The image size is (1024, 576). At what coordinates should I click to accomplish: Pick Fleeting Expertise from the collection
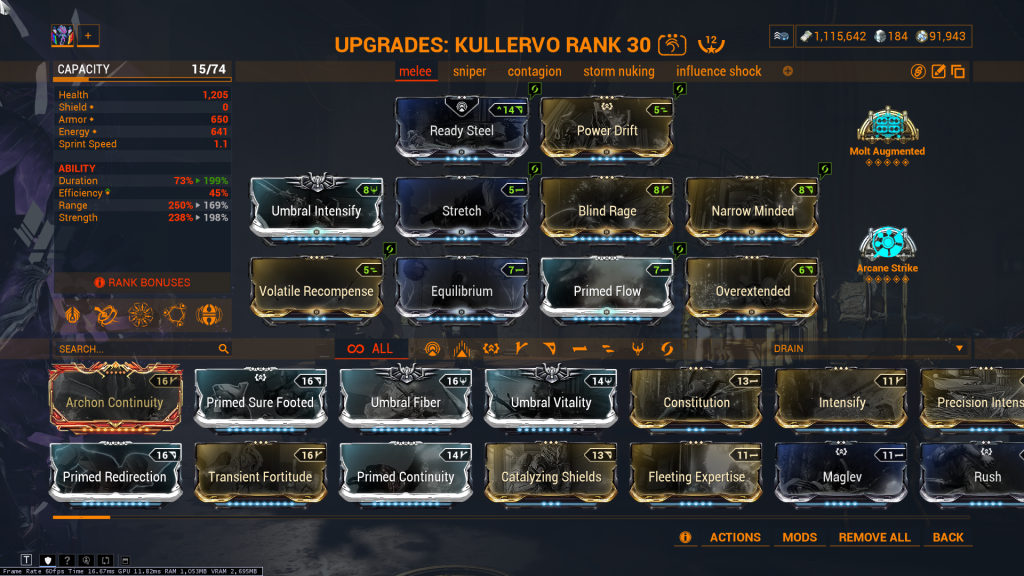pyautogui.click(x=697, y=475)
